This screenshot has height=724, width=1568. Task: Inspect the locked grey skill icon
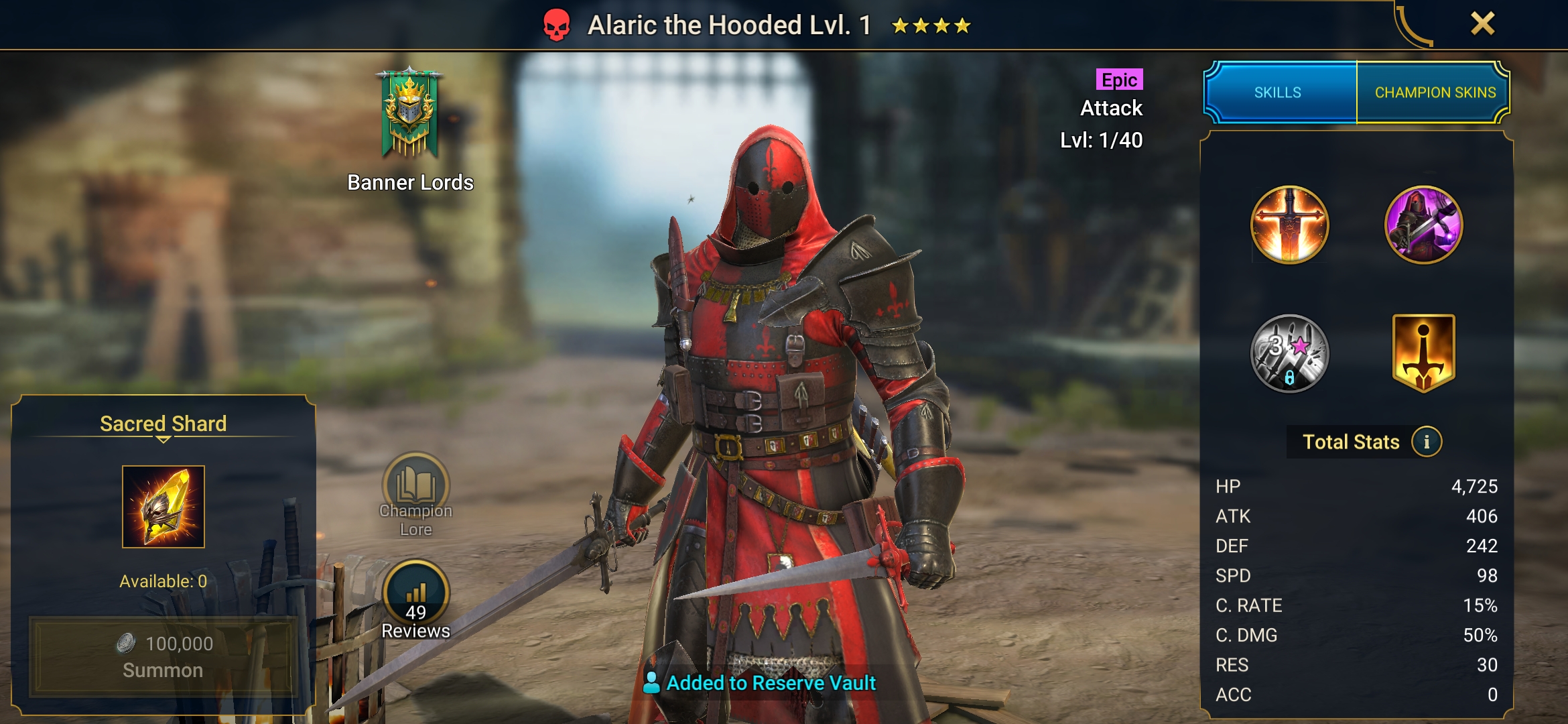pos(1289,353)
